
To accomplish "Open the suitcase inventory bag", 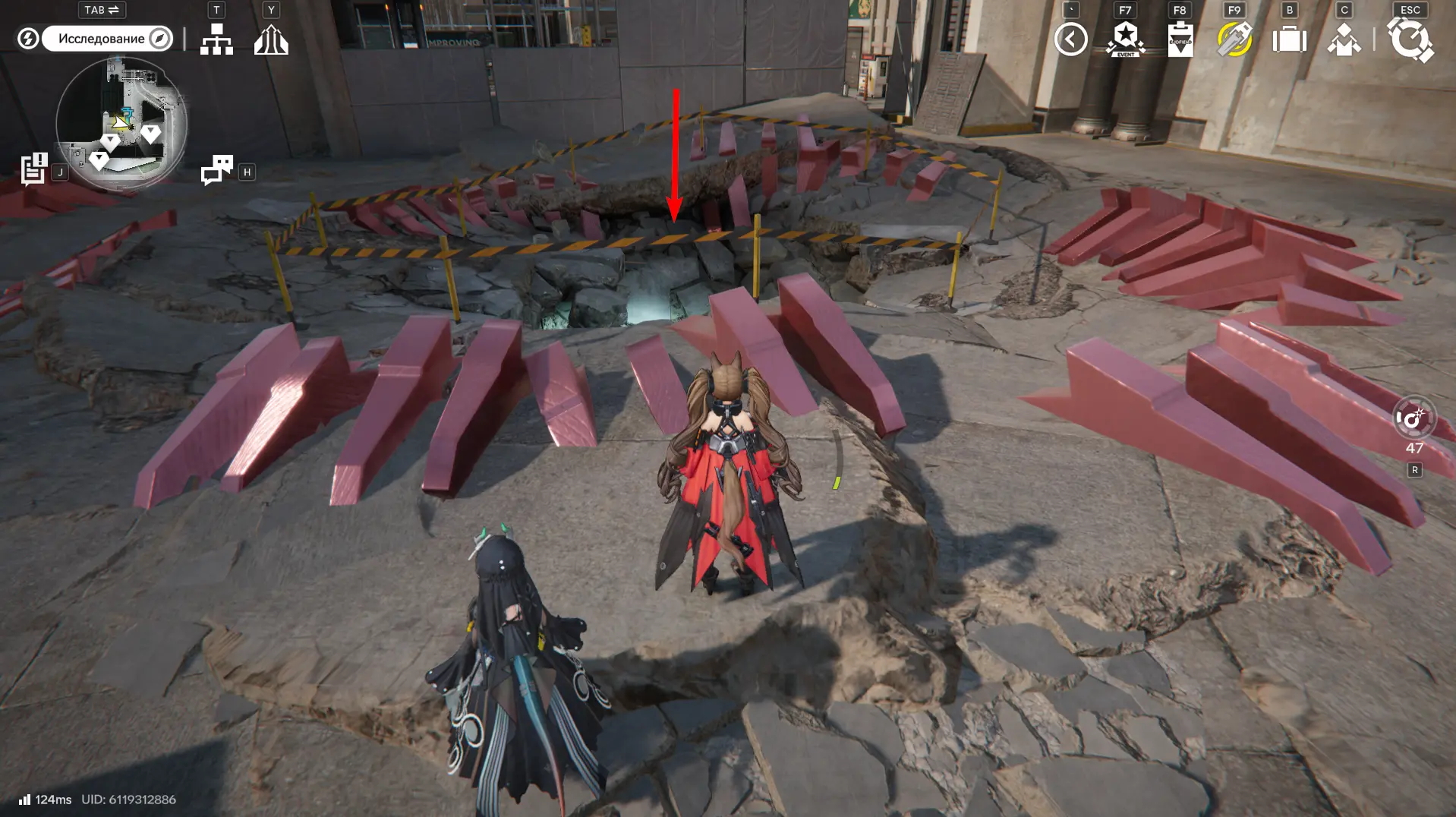I will click(x=1289, y=39).
